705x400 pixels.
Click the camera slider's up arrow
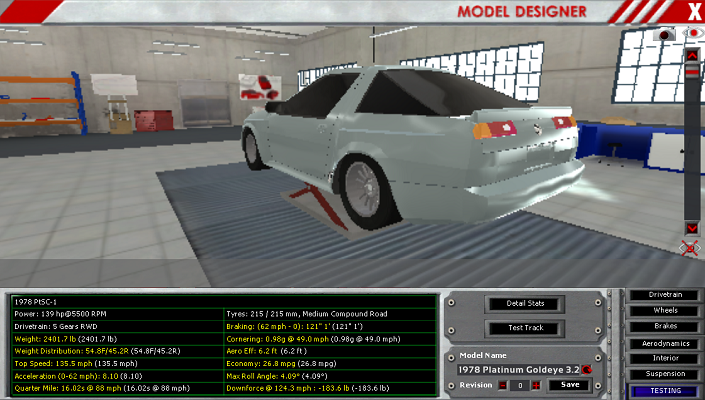[692, 55]
